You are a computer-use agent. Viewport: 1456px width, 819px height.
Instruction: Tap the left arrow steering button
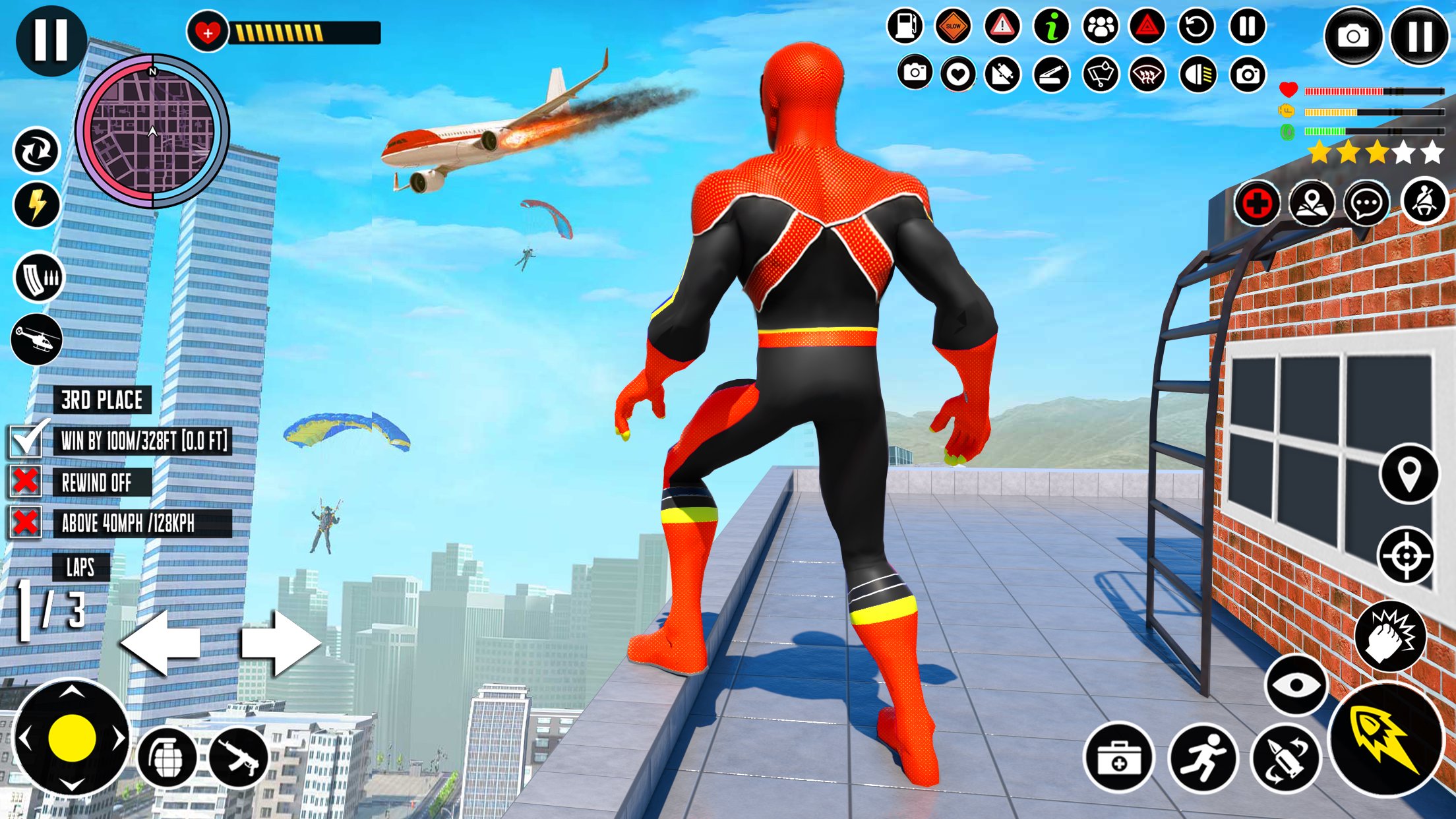pyautogui.click(x=161, y=642)
